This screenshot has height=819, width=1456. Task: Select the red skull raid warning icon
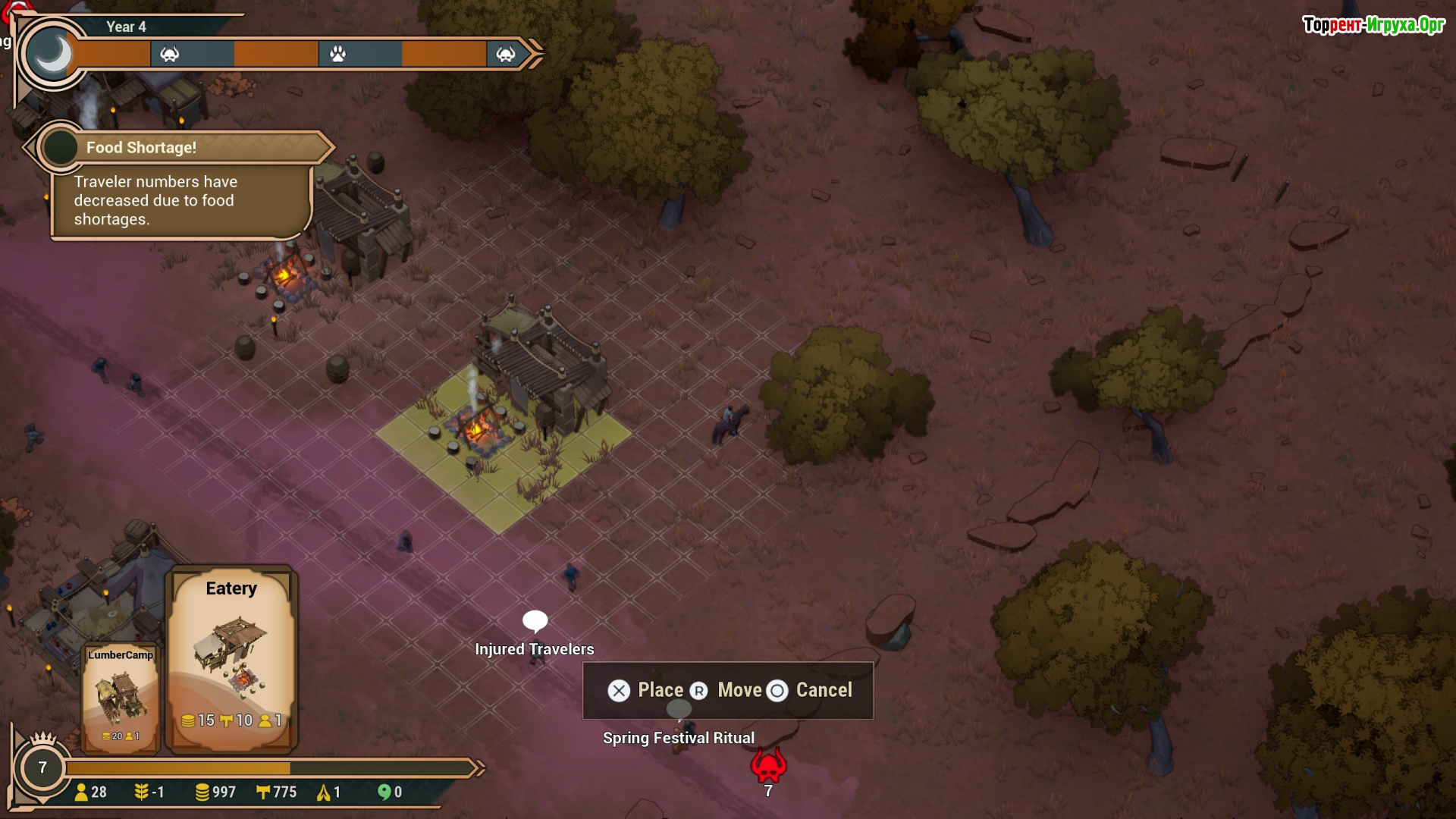coord(768,766)
